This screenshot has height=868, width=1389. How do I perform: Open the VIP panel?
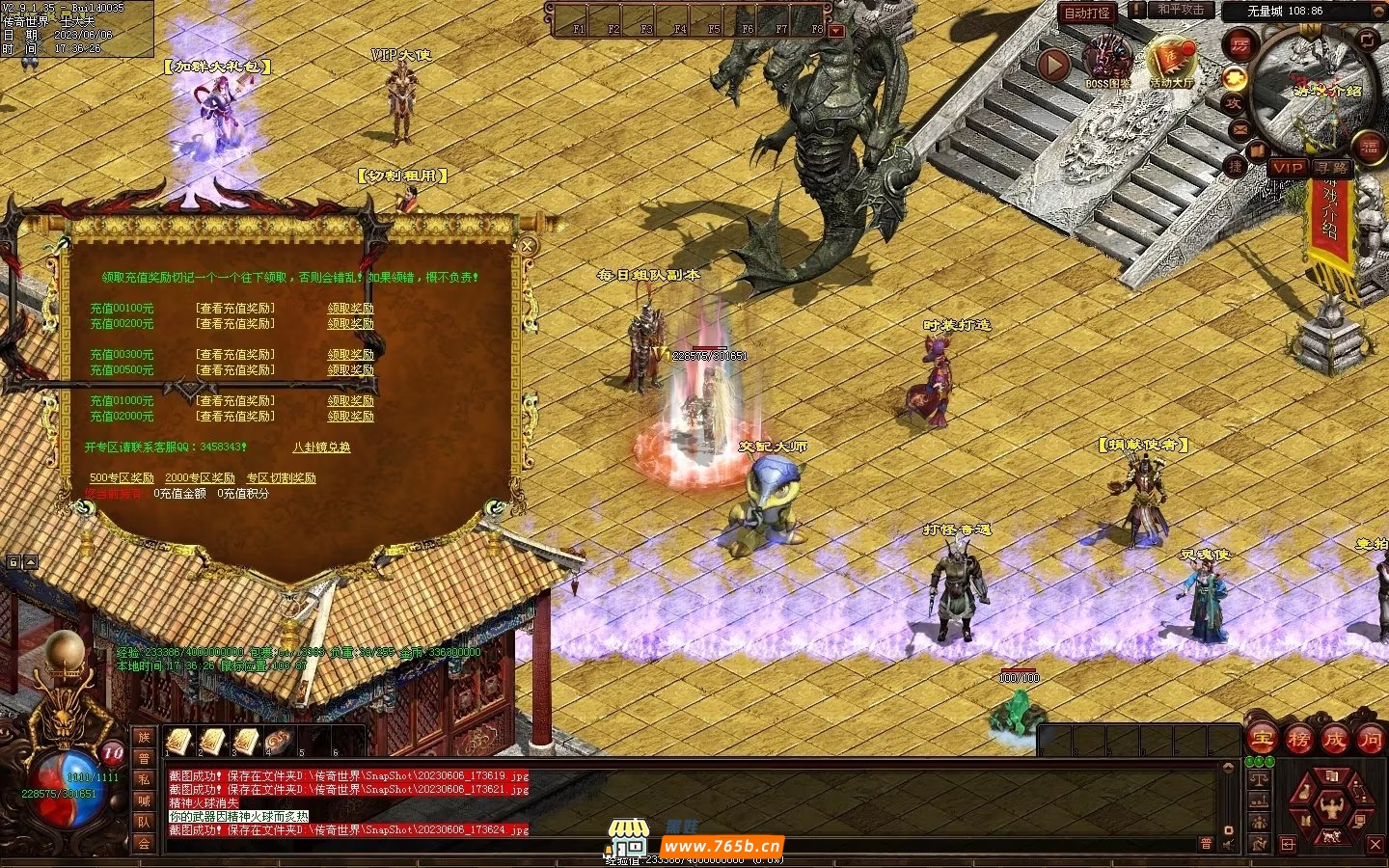coord(1288,168)
